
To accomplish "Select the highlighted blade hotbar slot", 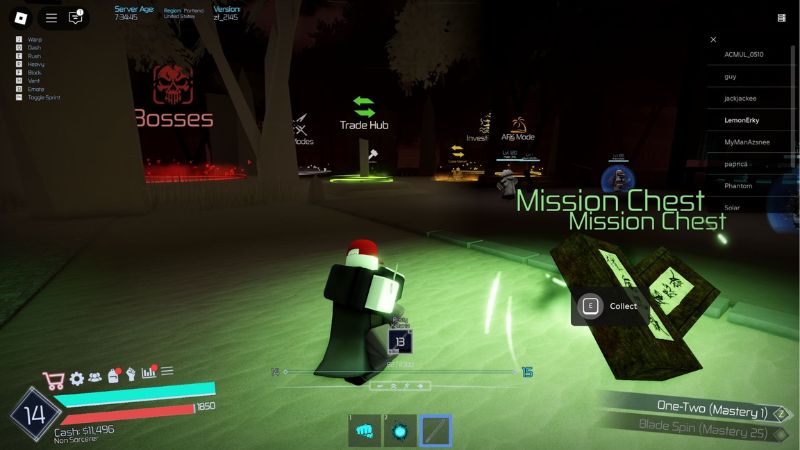I will click(436, 431).
